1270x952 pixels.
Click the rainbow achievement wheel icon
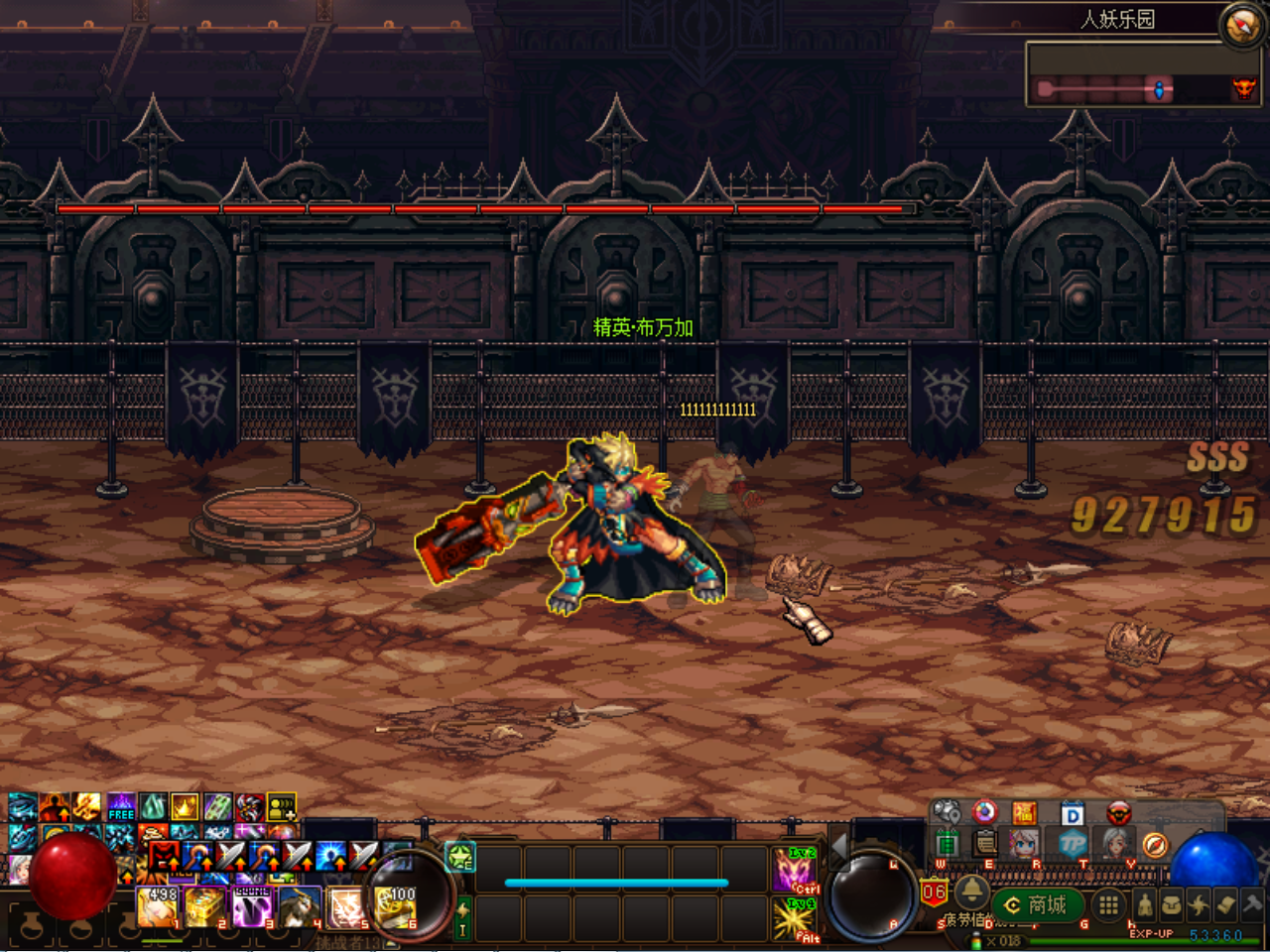coord(984,813)
